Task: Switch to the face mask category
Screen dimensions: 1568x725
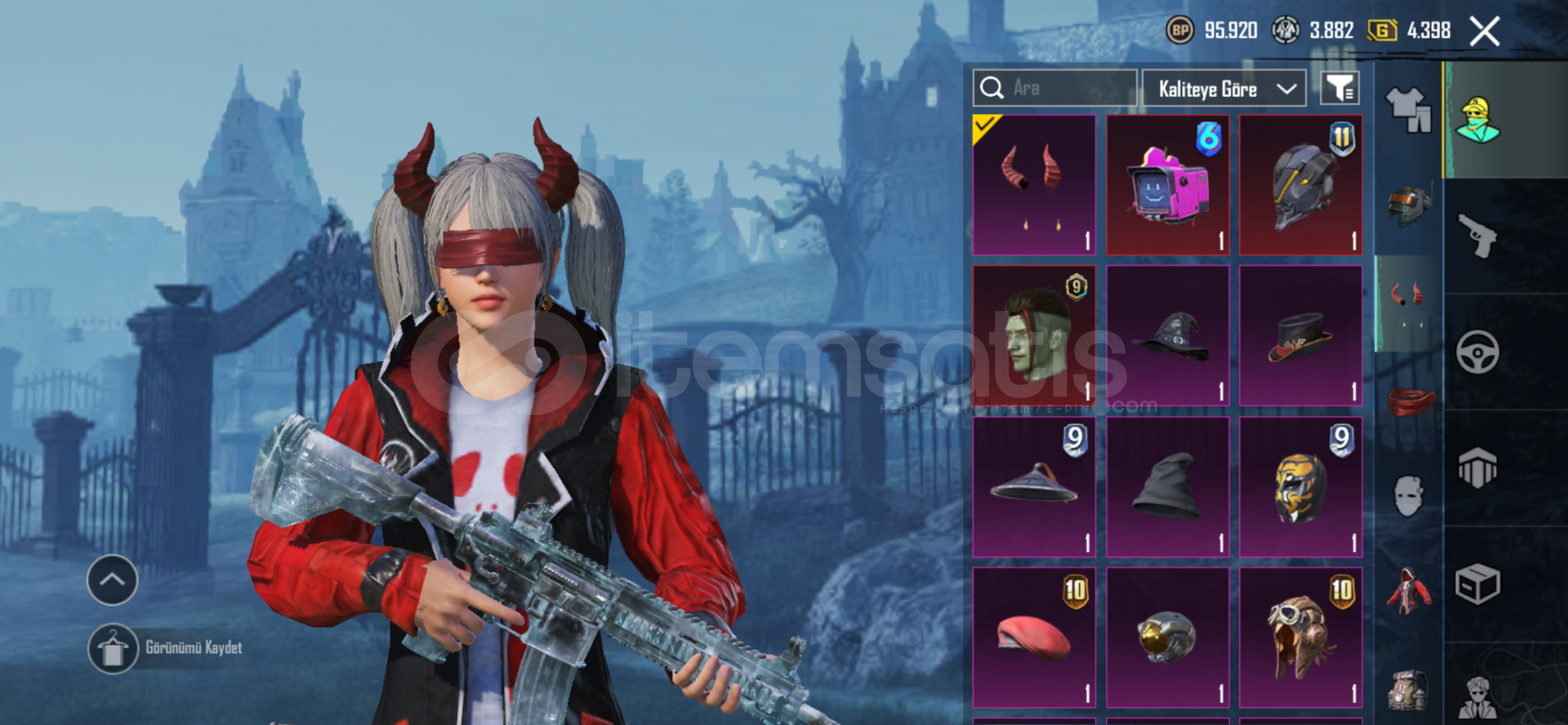Action: [x=1408, y=496]
